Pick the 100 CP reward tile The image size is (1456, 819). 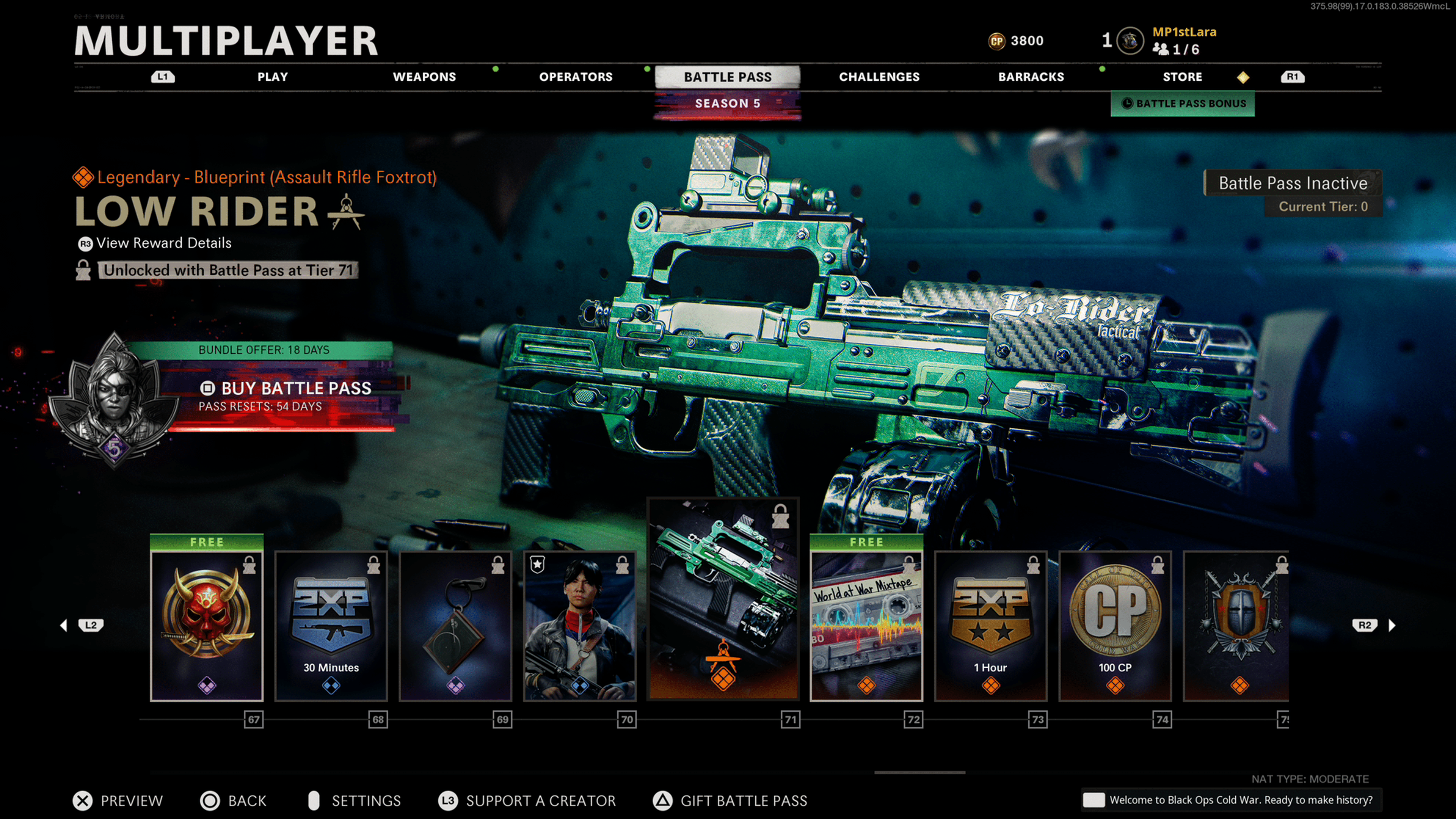(1115, 626)
